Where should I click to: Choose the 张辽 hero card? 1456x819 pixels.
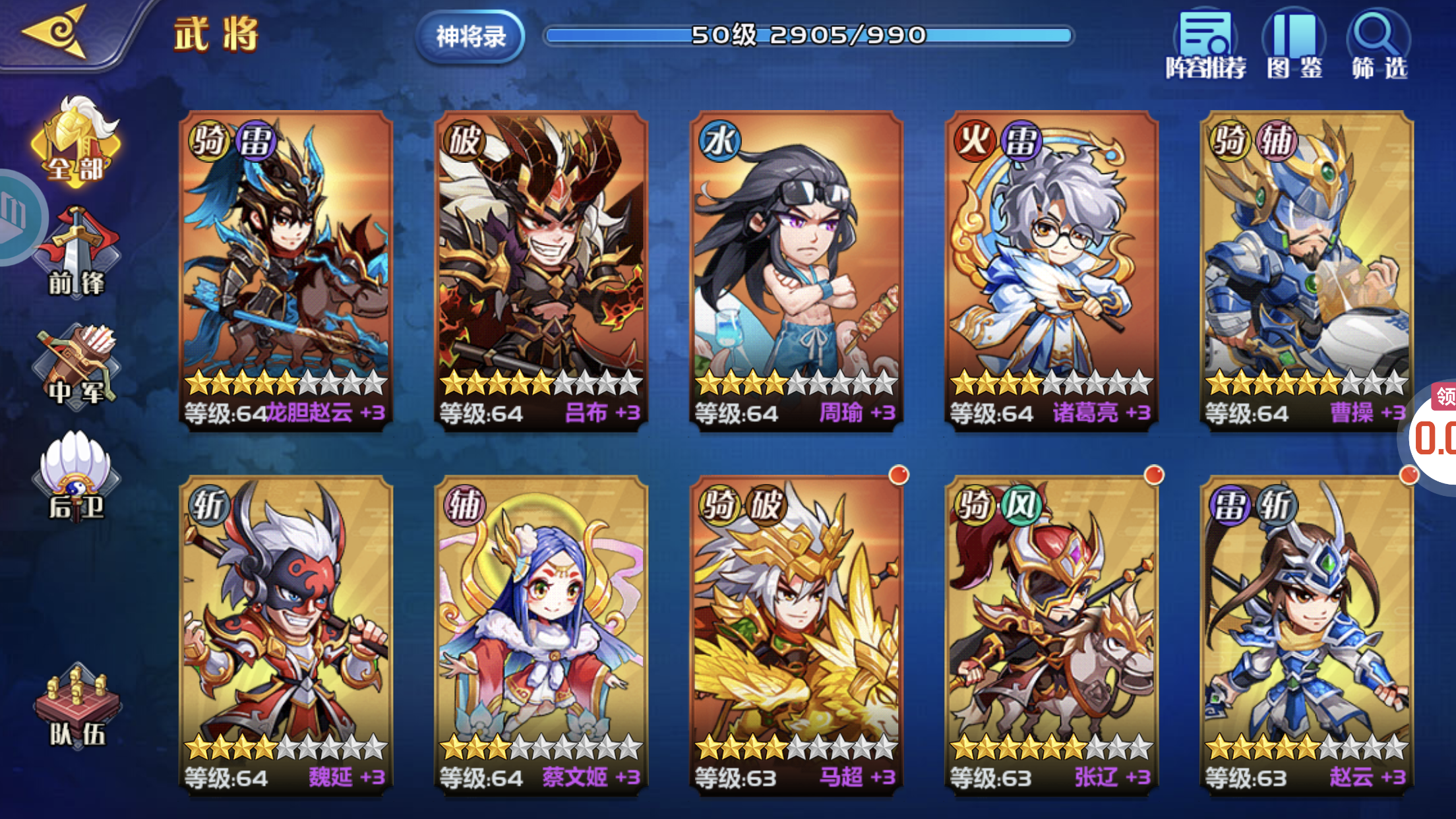tap(1051, 634)
